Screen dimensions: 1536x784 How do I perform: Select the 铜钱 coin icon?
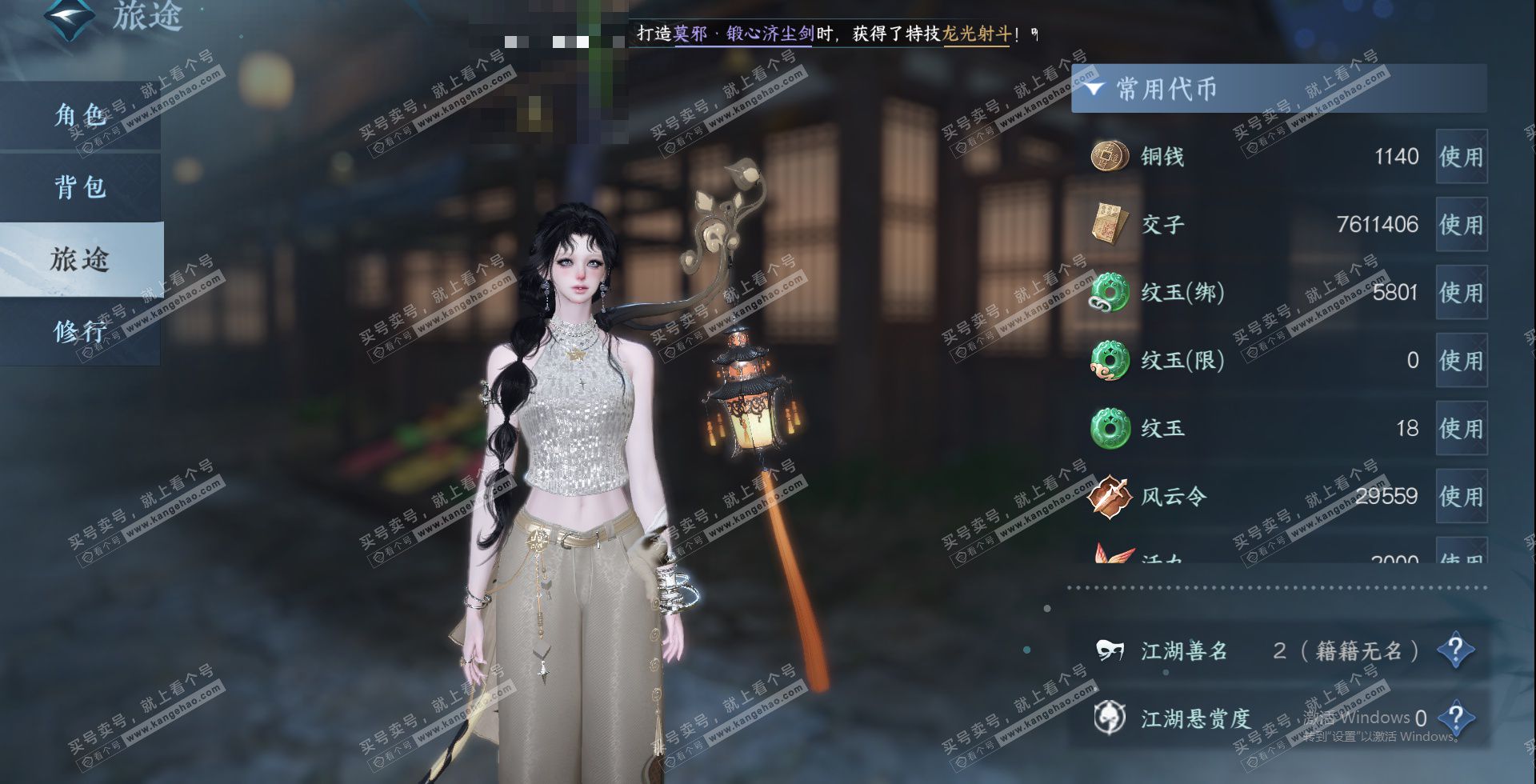pos(1110,156)
